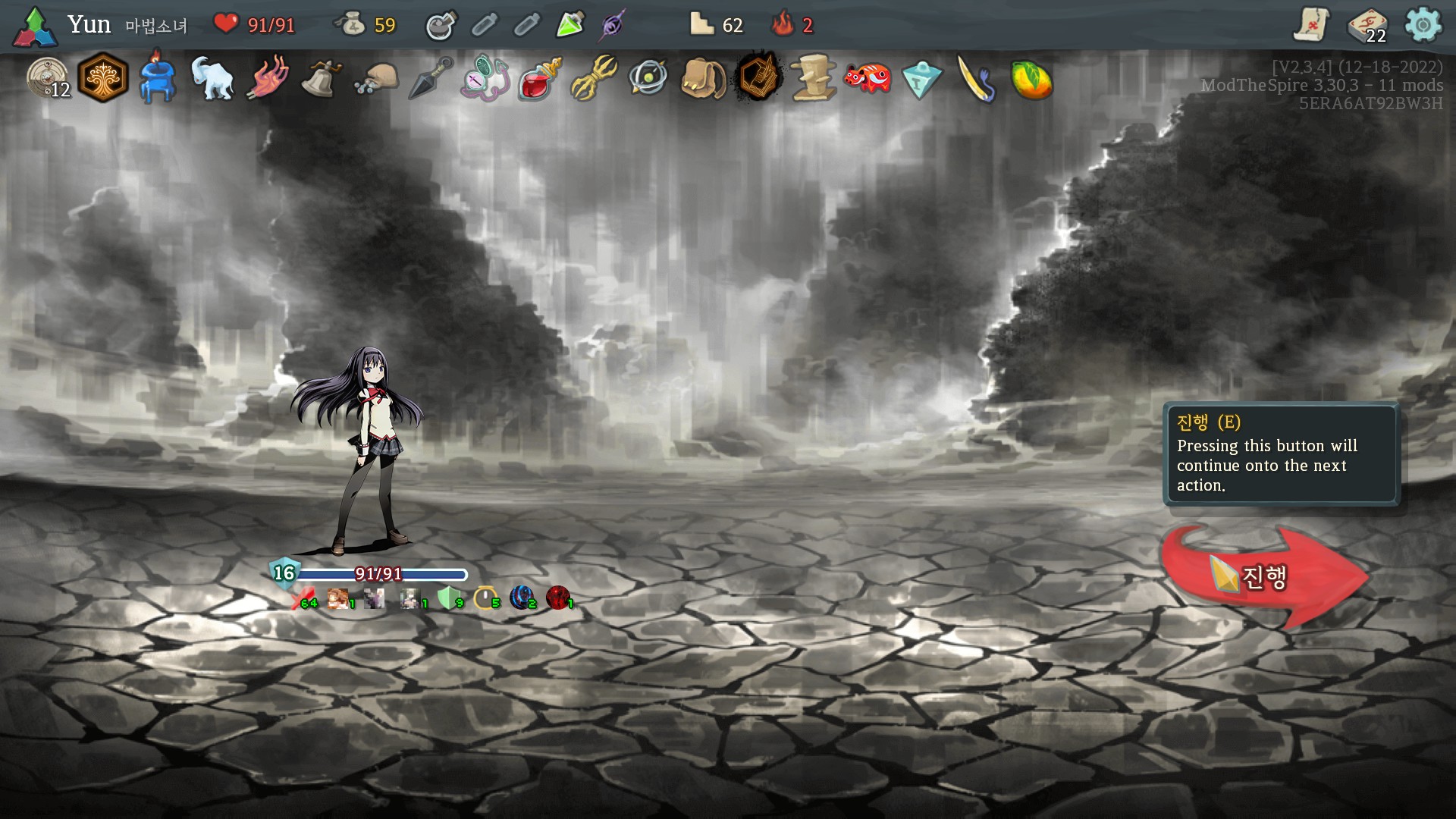Click the green shield buff icon
The image size is (1456, 819).
448,598
